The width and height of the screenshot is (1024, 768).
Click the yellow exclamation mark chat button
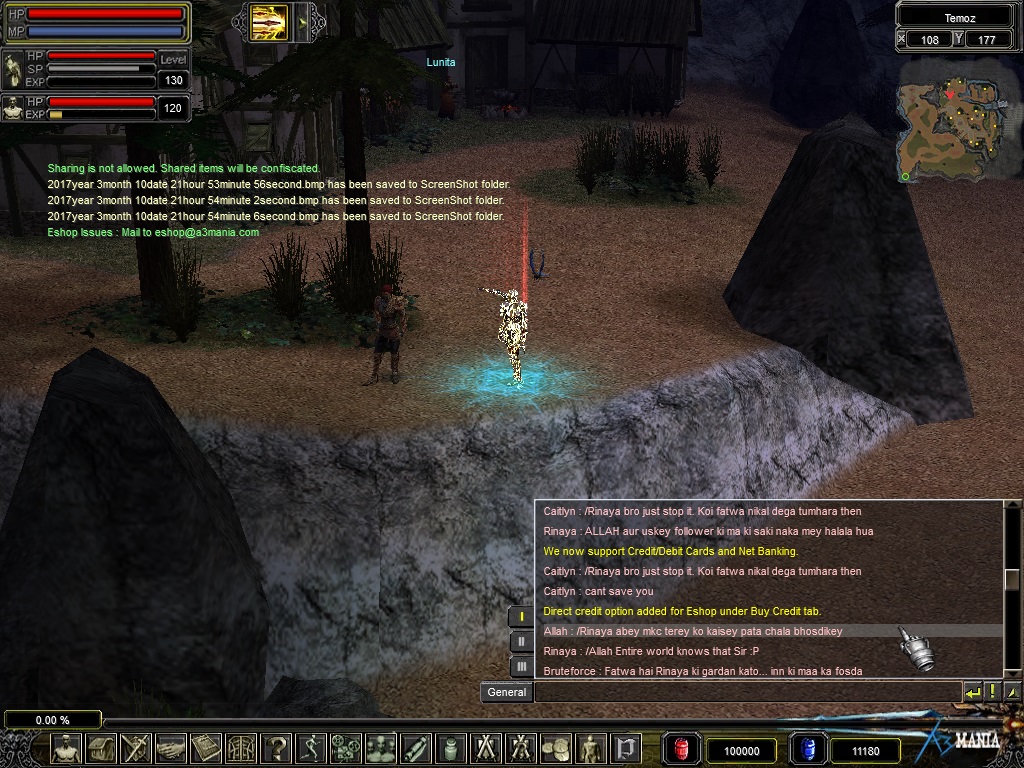[x=992, y=692]
